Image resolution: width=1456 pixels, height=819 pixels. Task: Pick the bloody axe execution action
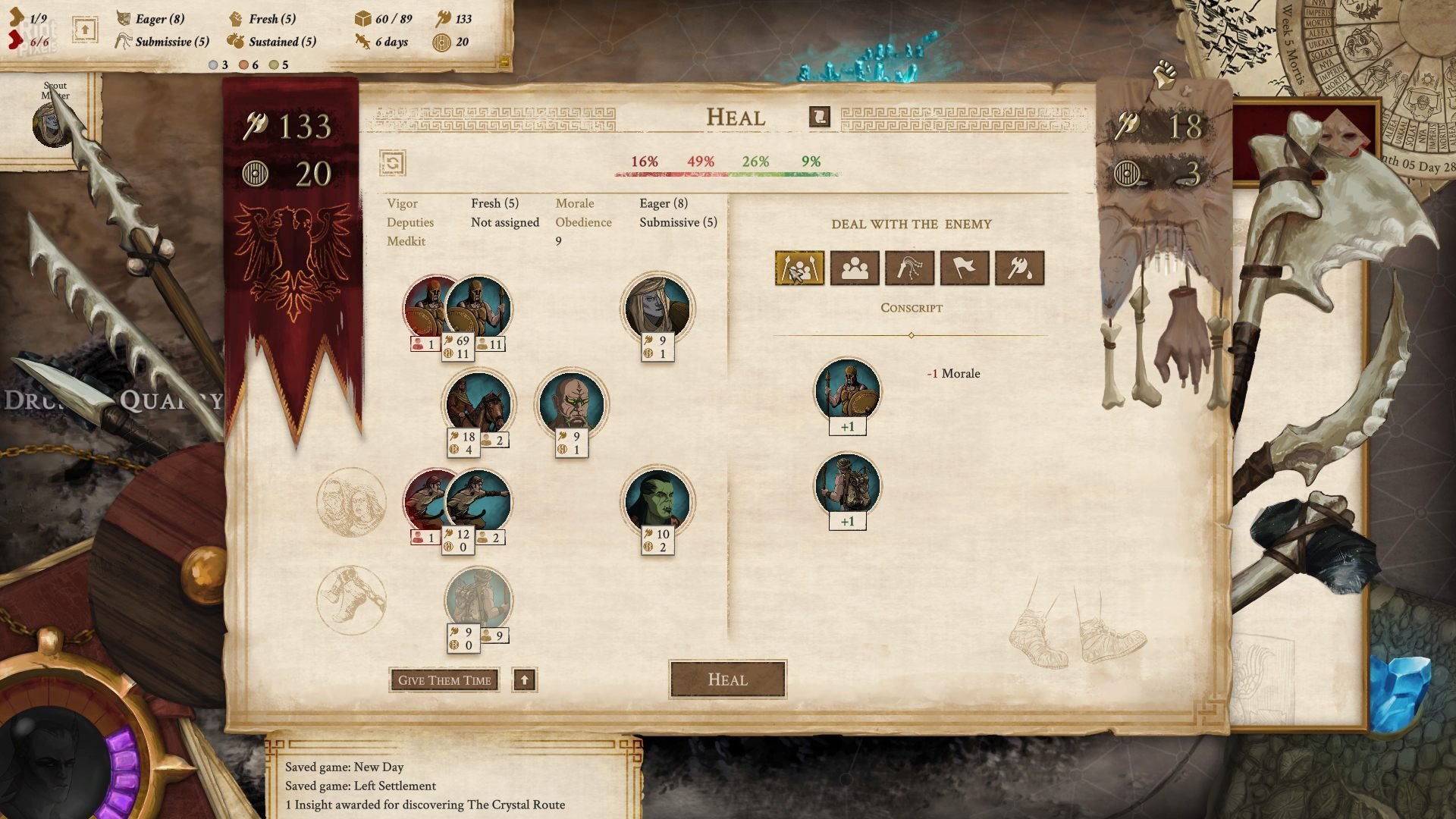[1020, 268]
